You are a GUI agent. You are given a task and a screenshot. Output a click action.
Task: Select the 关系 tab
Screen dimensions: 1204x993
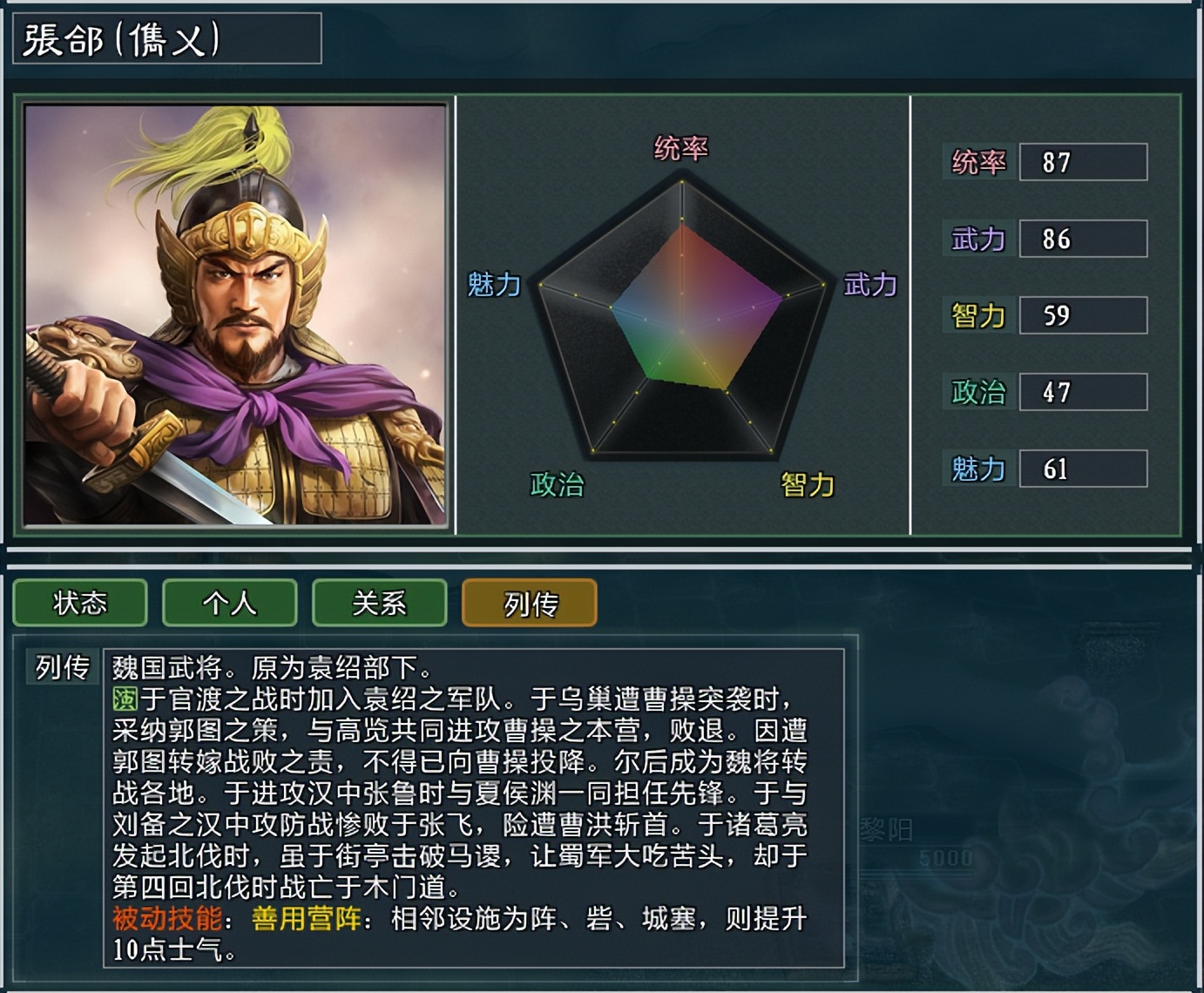(x=379, y=603)
